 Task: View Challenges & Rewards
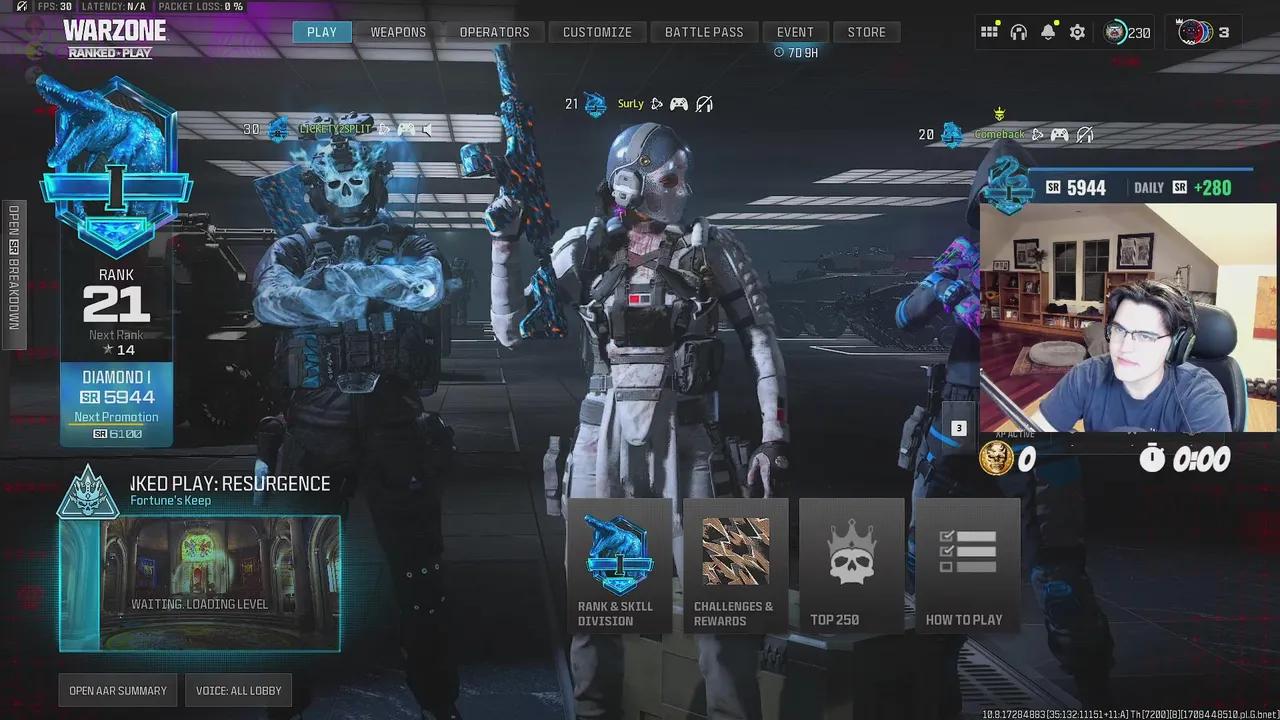pyautogui.click(x=734, y=566)
